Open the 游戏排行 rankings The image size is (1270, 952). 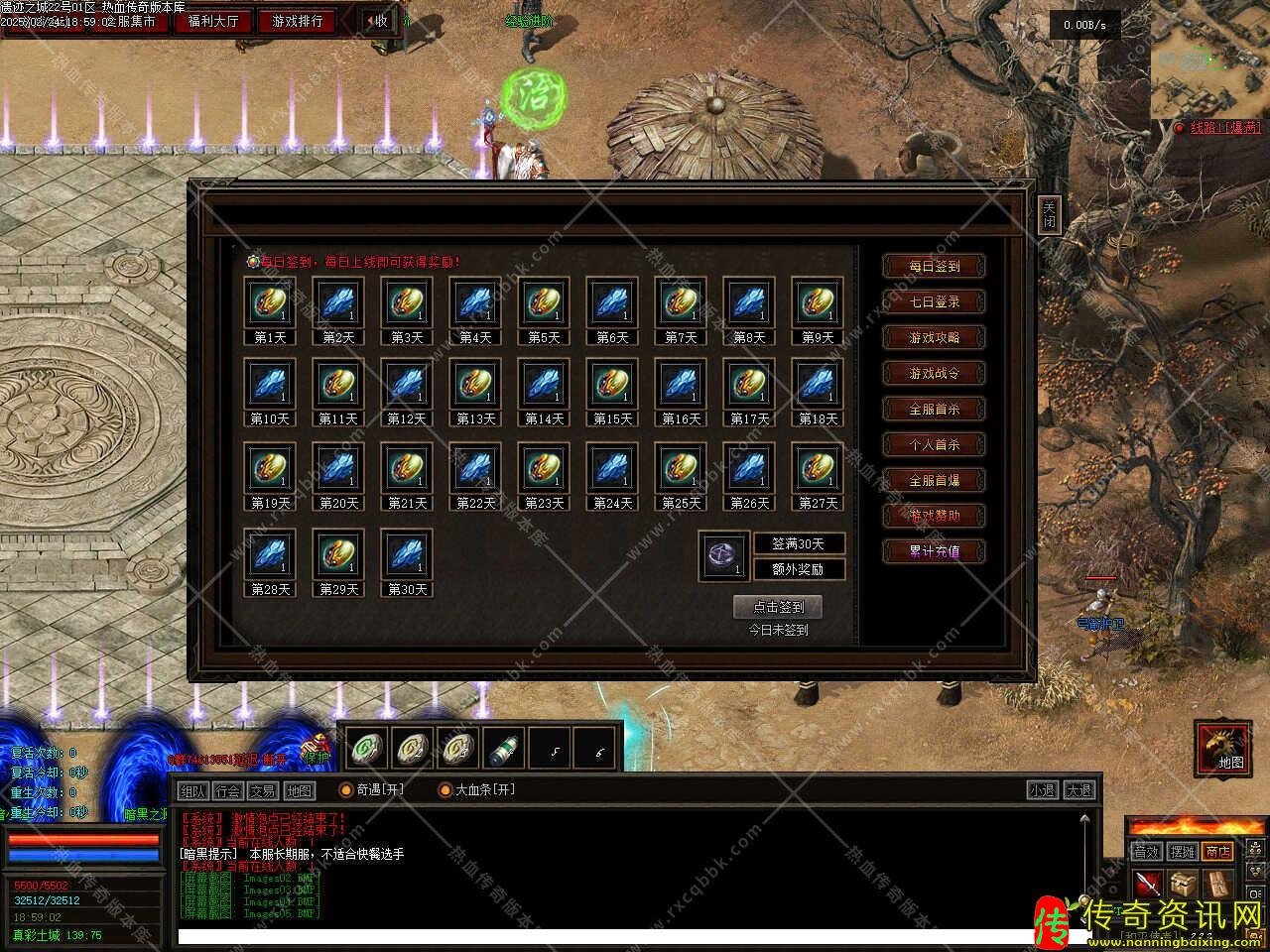(x=298, y=21)
